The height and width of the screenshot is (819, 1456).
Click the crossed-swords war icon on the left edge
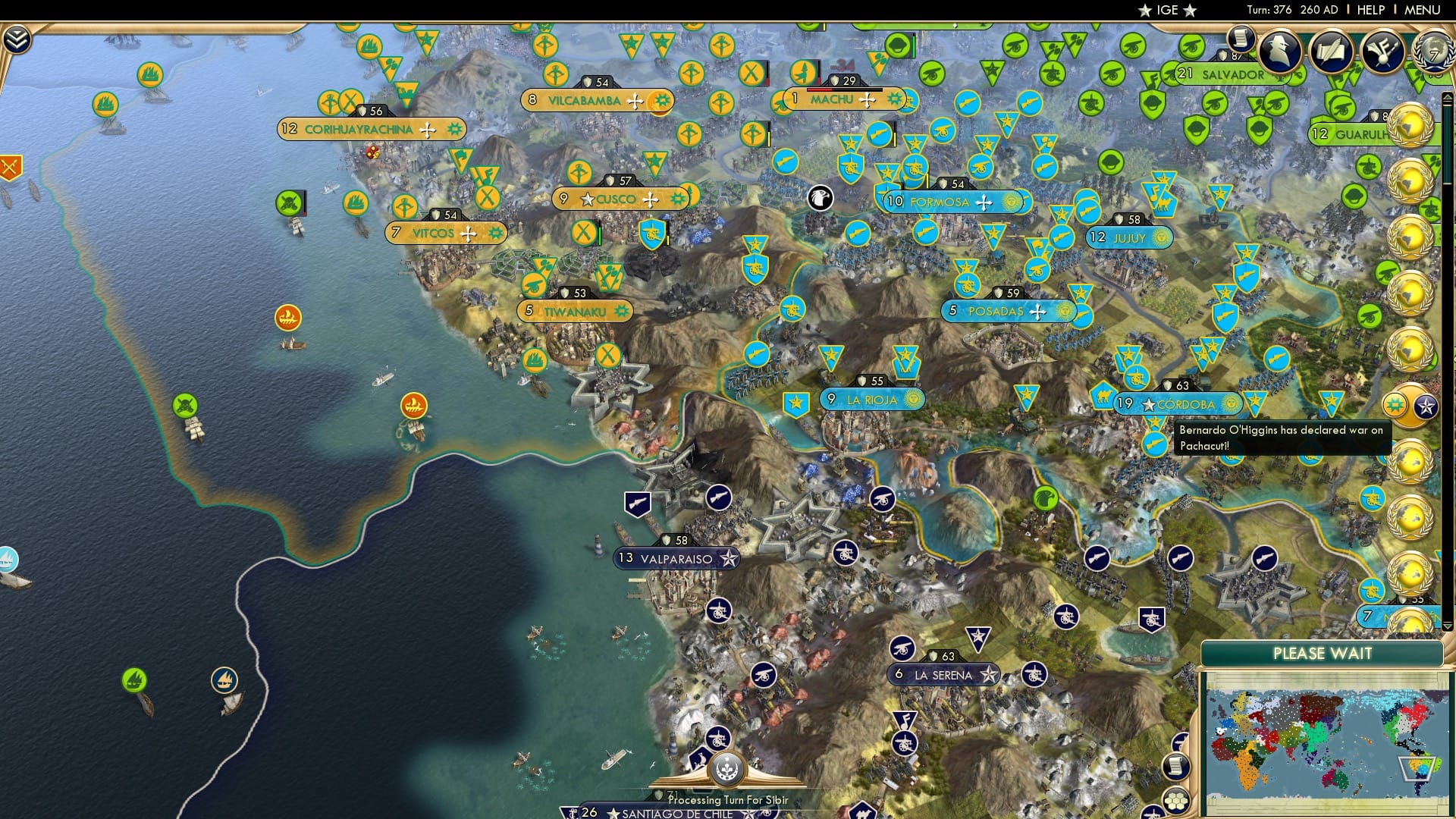11,165
